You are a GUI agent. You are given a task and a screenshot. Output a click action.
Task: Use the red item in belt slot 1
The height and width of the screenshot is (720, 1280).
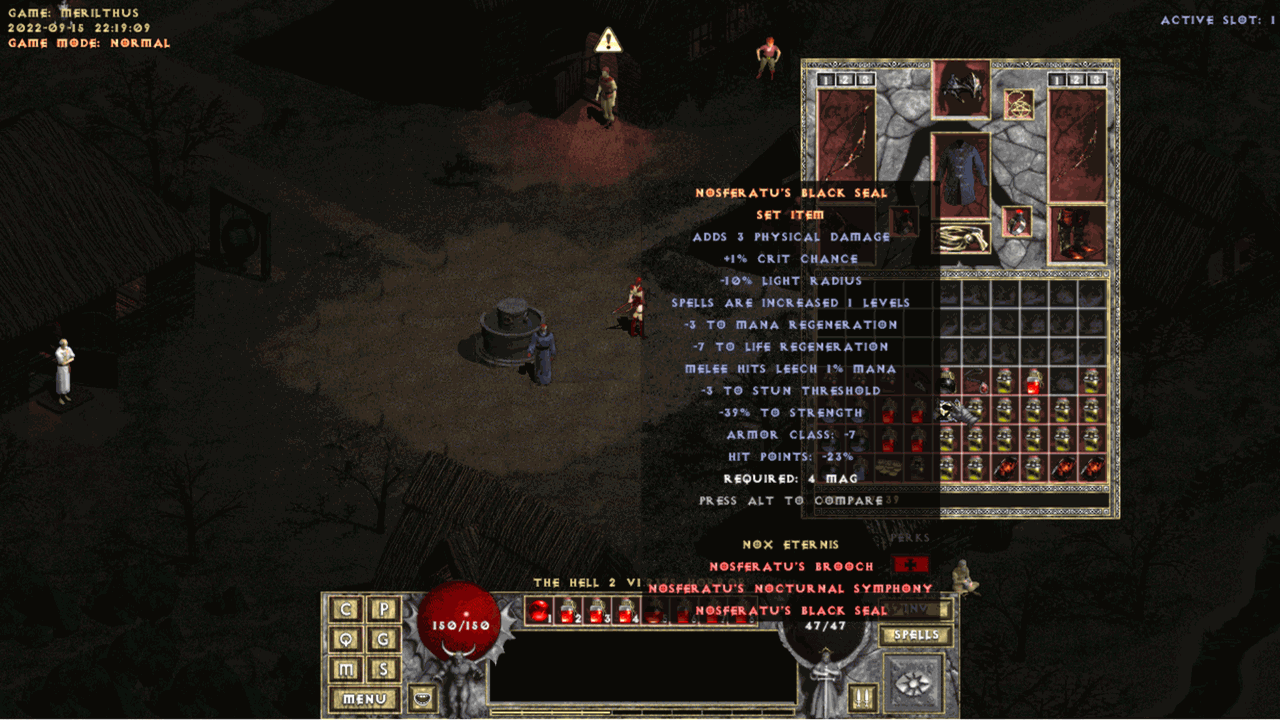[540, 610]
